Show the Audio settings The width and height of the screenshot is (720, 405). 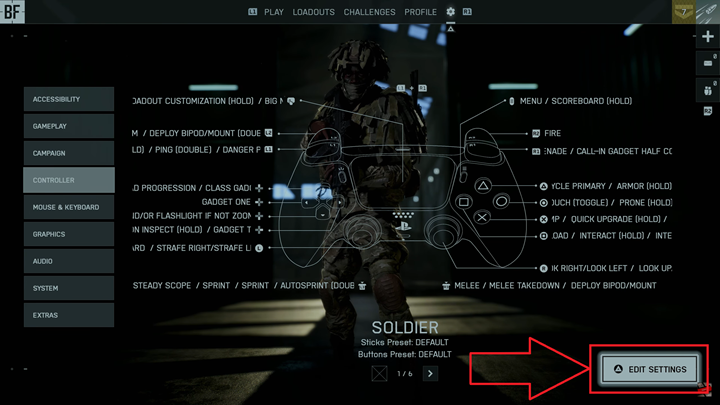pos(69,262)
